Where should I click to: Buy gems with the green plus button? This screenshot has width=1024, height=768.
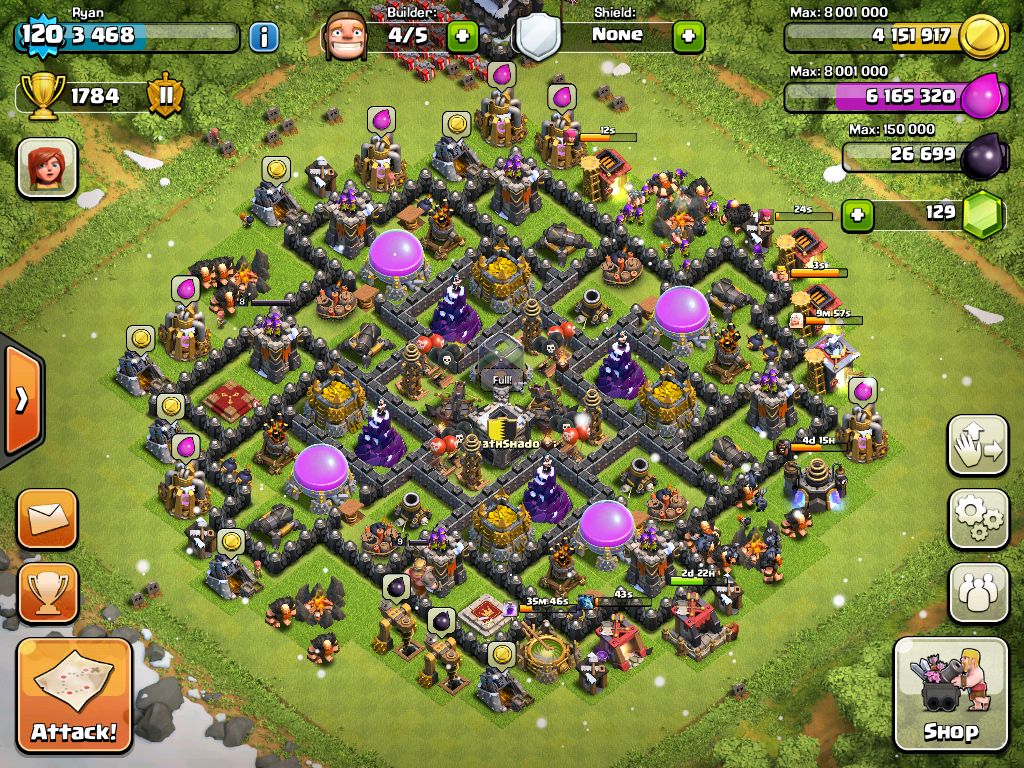(855, 213)
